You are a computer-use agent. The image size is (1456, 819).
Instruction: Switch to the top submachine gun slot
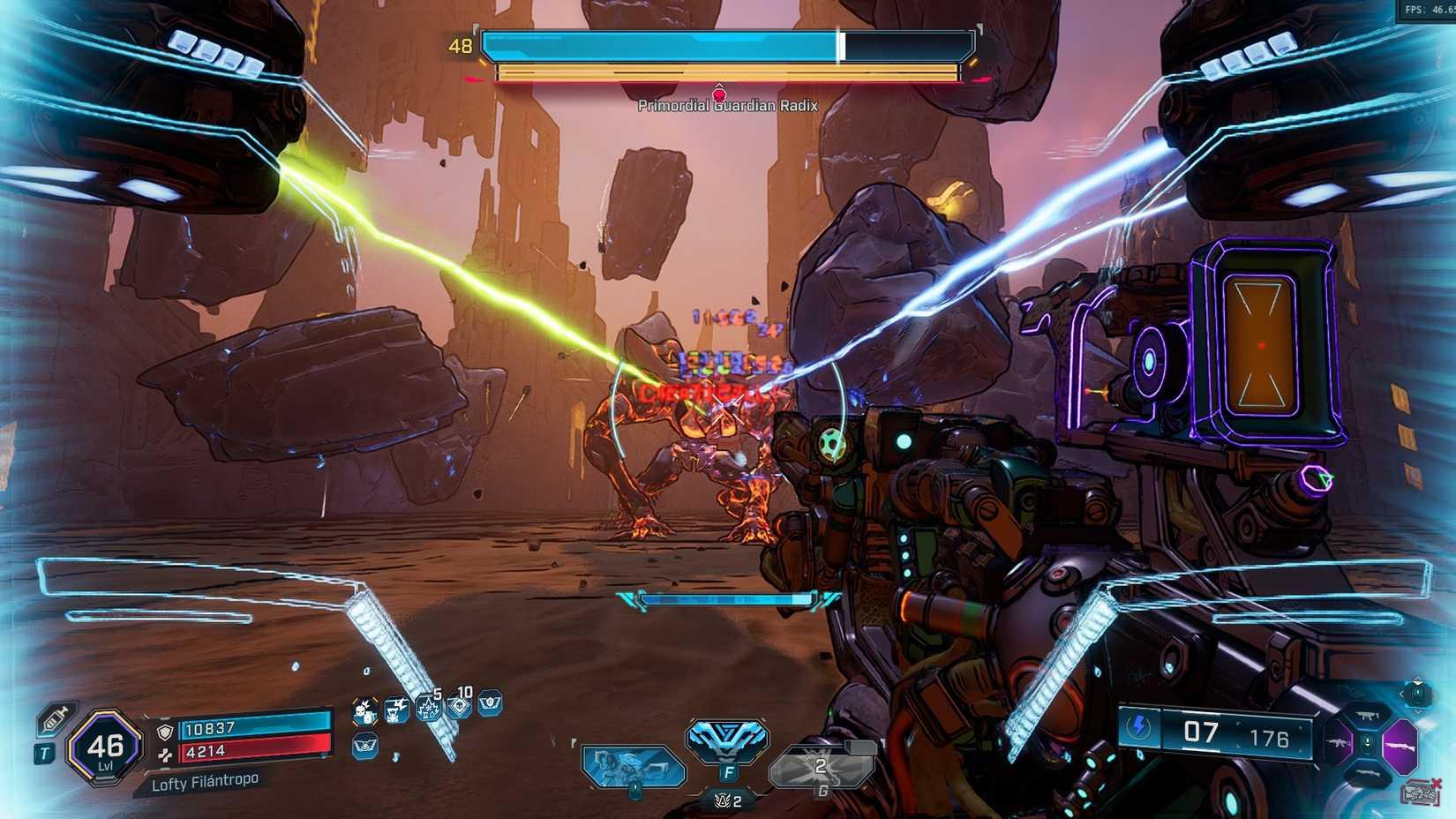pyautogui.click(x=1367, y=716)
